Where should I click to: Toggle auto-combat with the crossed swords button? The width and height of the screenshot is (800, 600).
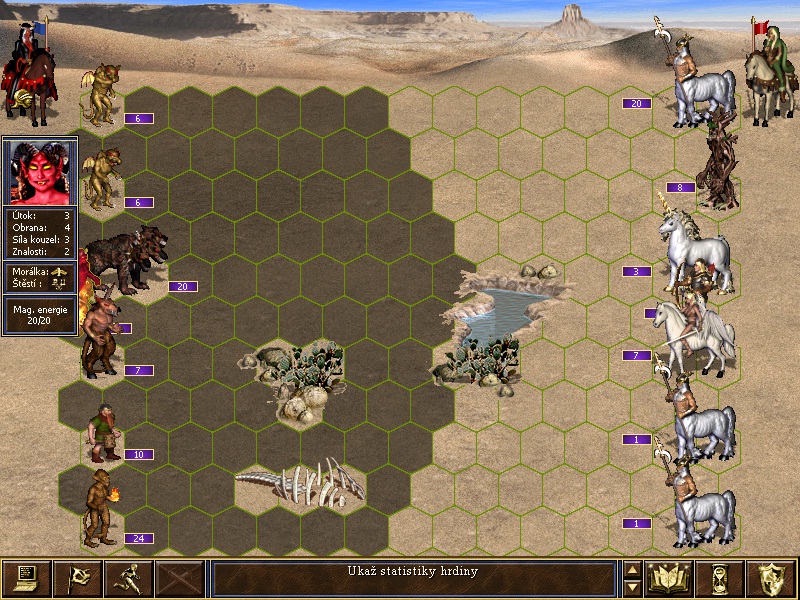[179, 578]
